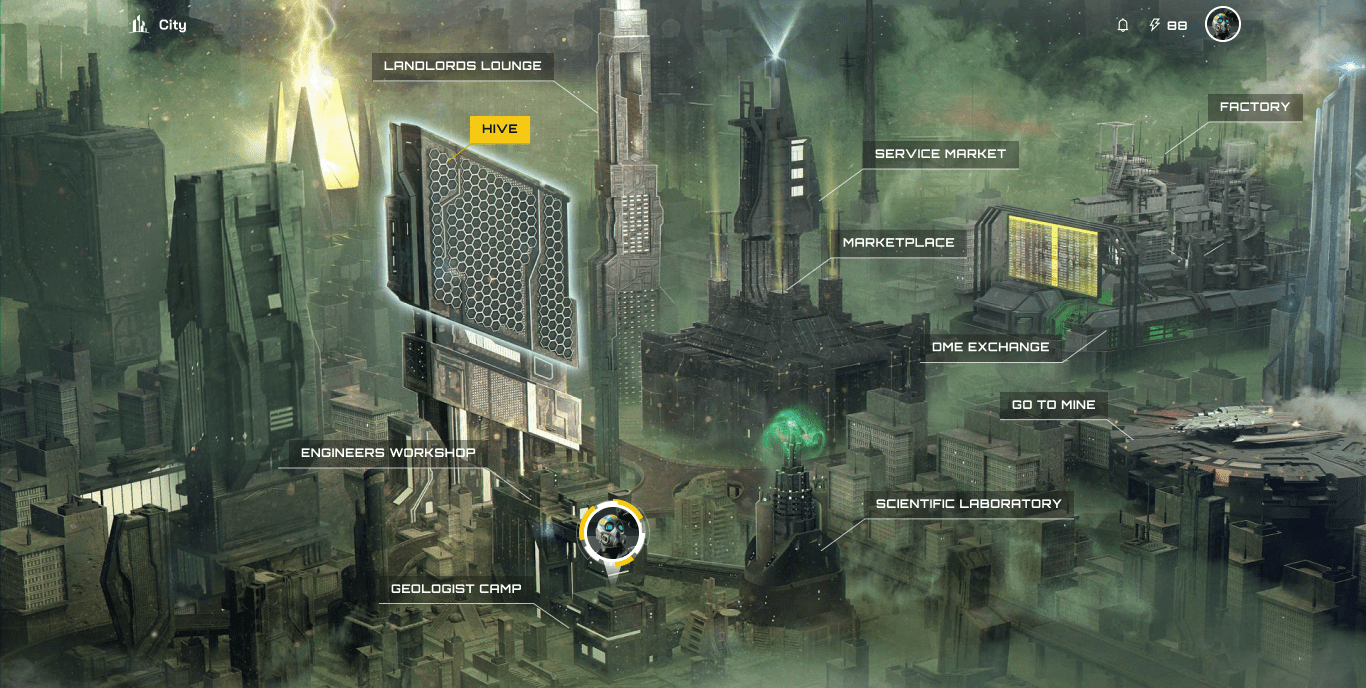Open the profile avatar in the header
1366x688 pixels.
(x=1222, y=26)
